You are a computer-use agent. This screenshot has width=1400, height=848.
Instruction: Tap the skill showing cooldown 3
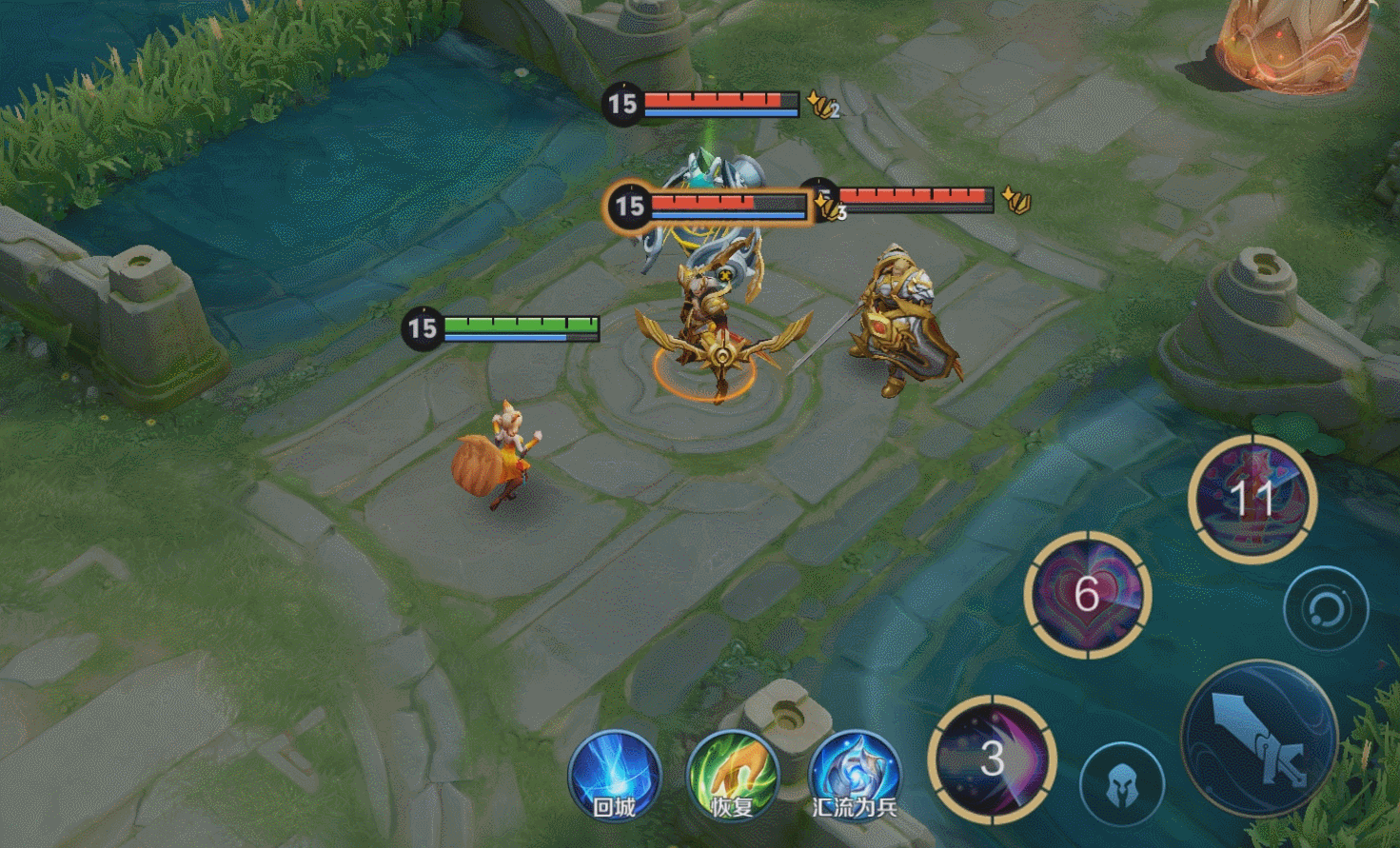pyautogui.click(x=992, y=759)
